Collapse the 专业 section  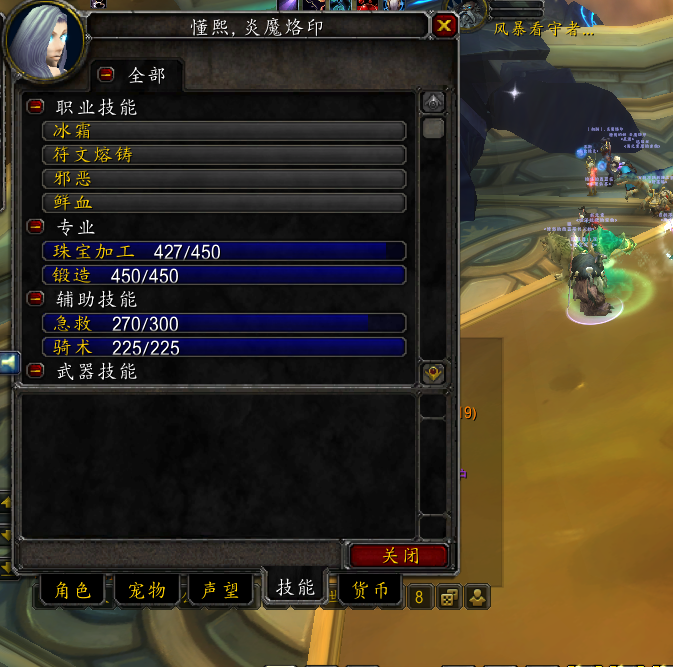tap(36, 226)
